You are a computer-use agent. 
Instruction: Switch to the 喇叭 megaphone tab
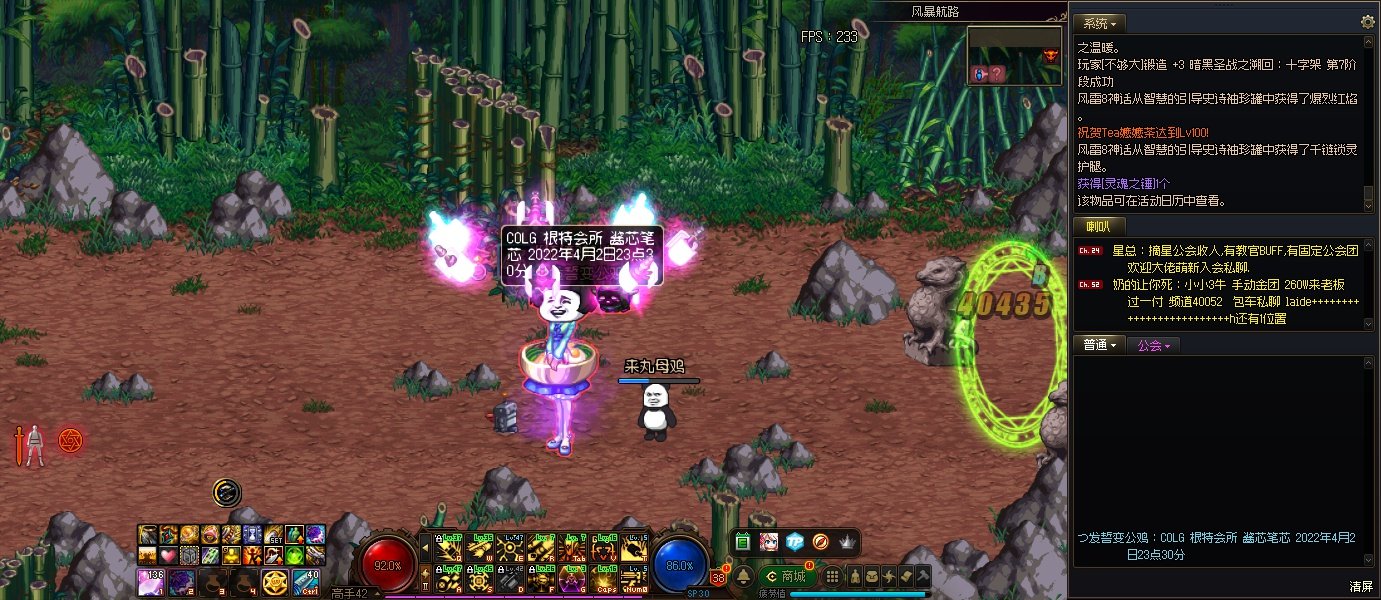click(x=1099, y=226)
